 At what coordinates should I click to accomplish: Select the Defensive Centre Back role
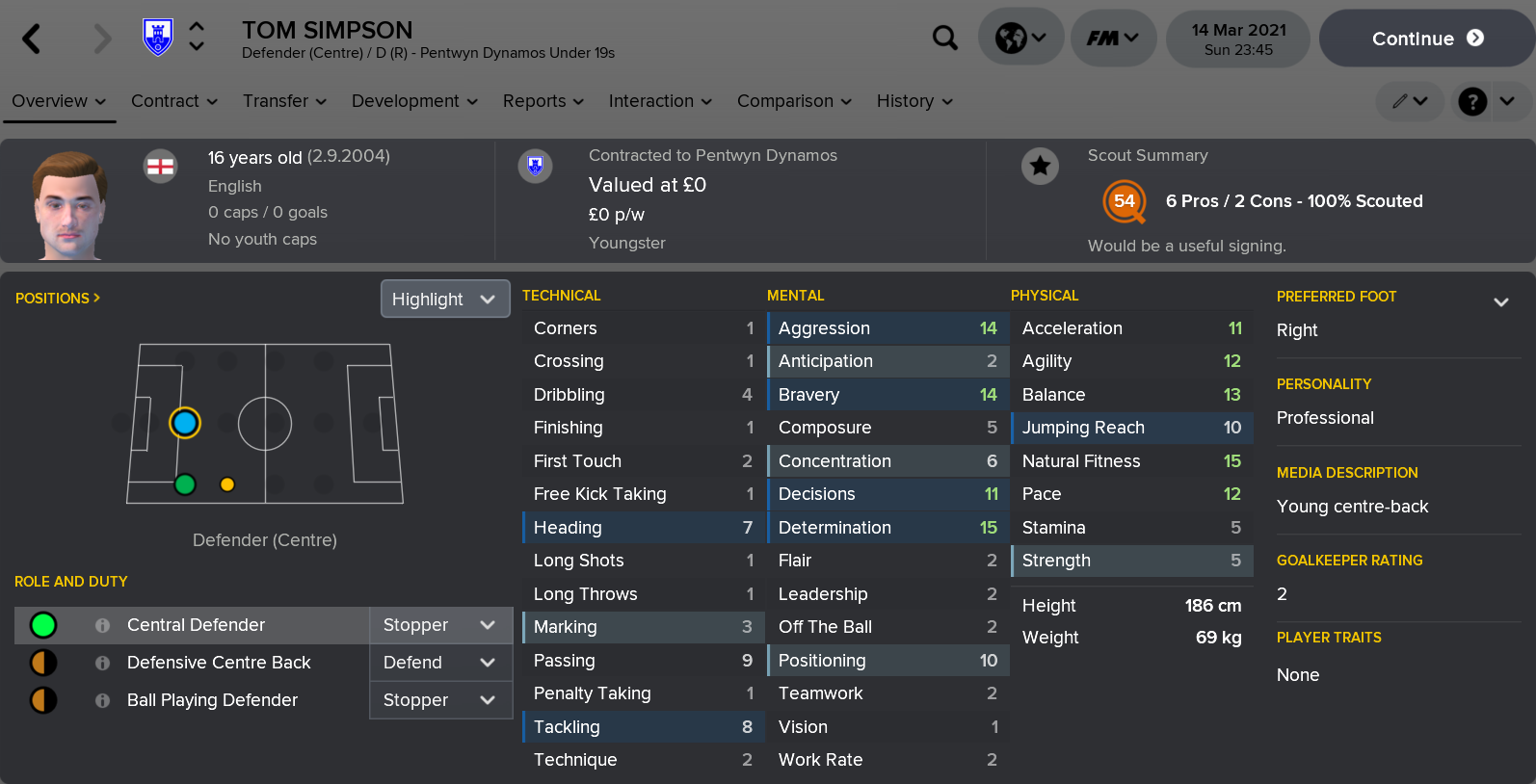219,663
